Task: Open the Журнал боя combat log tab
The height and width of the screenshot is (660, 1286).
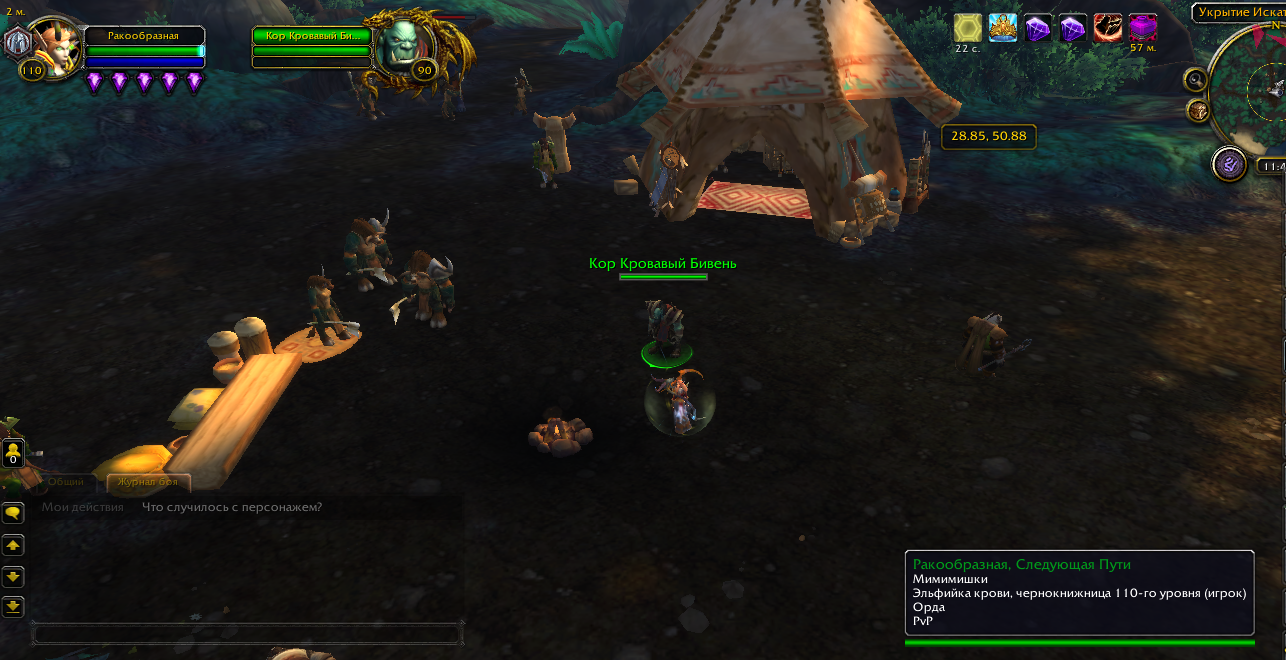Action: tap(148, 482)
